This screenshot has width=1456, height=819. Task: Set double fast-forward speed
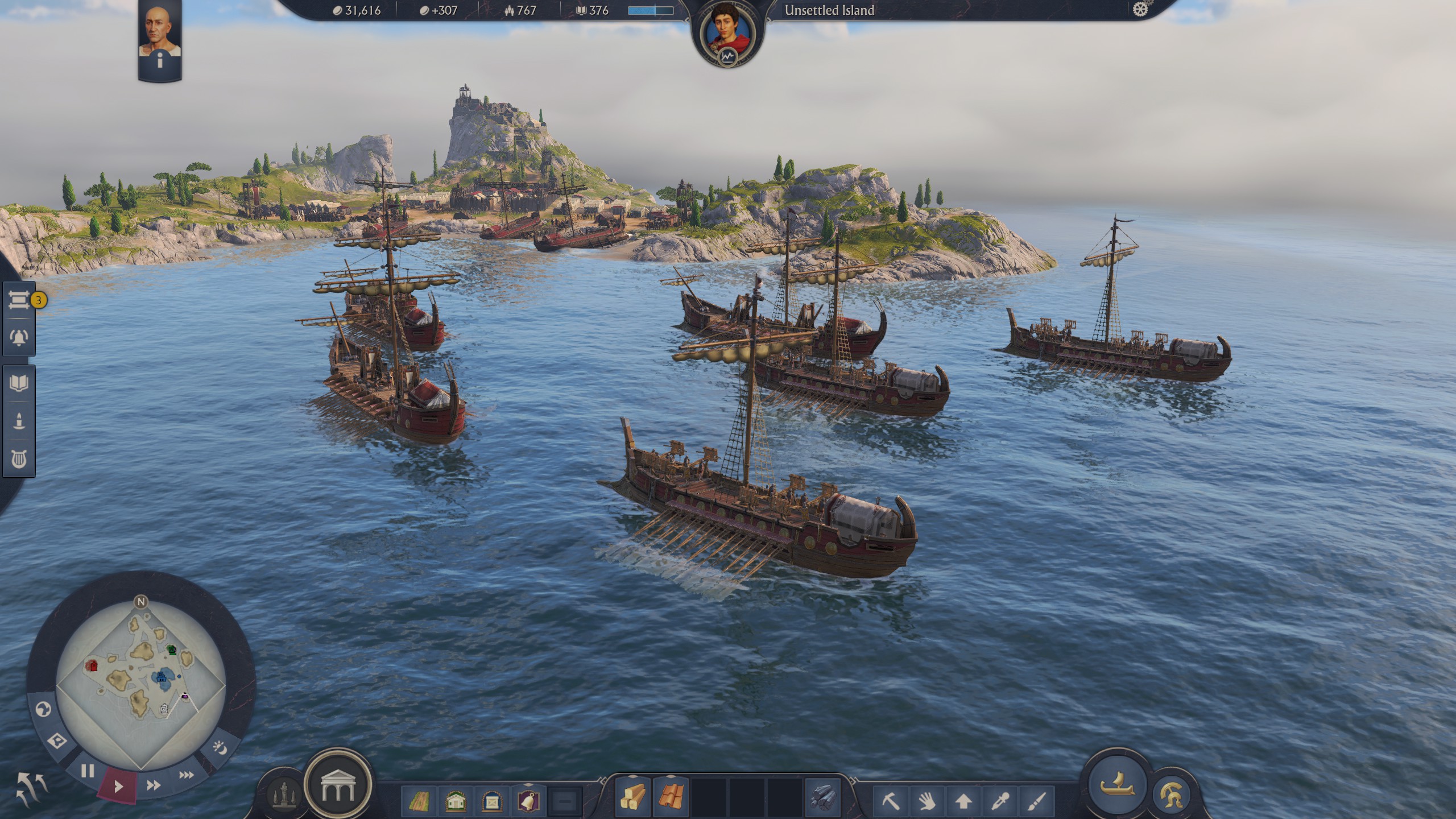(153, 785)
